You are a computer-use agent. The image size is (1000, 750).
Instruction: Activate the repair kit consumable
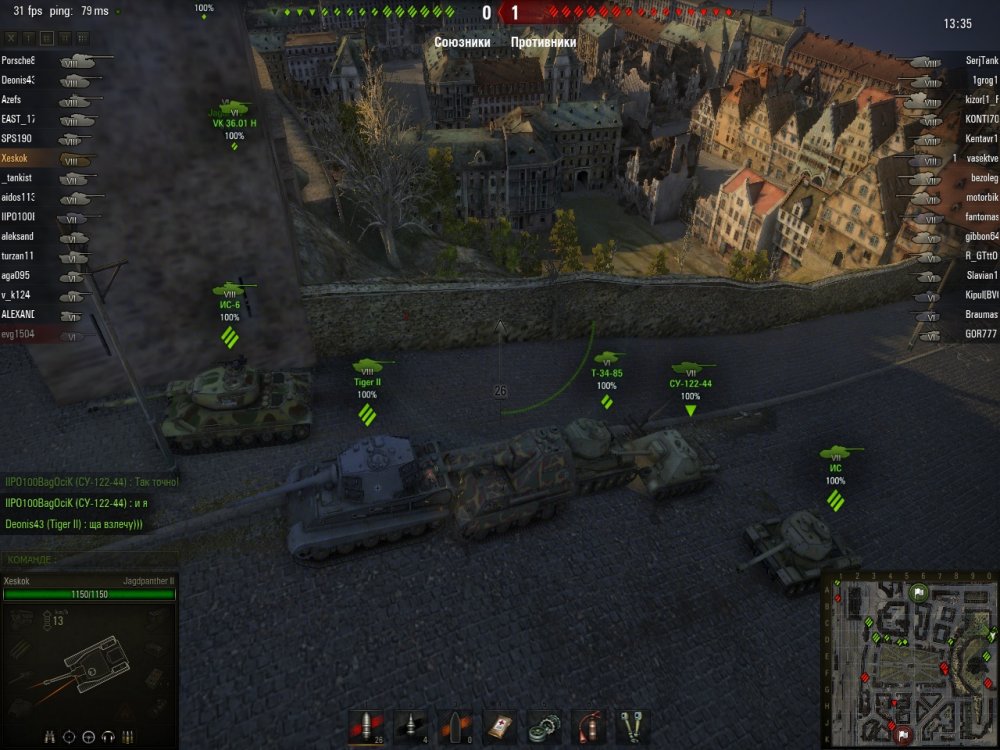[545, 727]
